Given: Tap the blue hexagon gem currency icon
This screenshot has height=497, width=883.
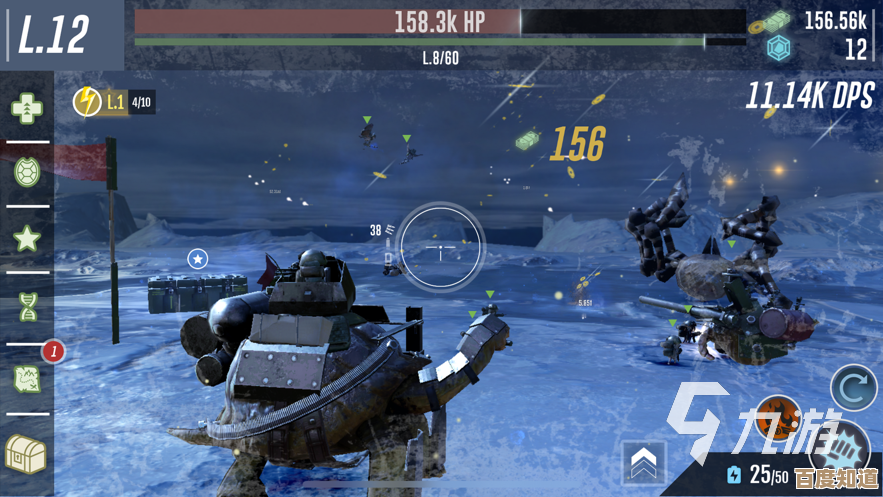Looking at the screenshot, I should pos(778,48).
